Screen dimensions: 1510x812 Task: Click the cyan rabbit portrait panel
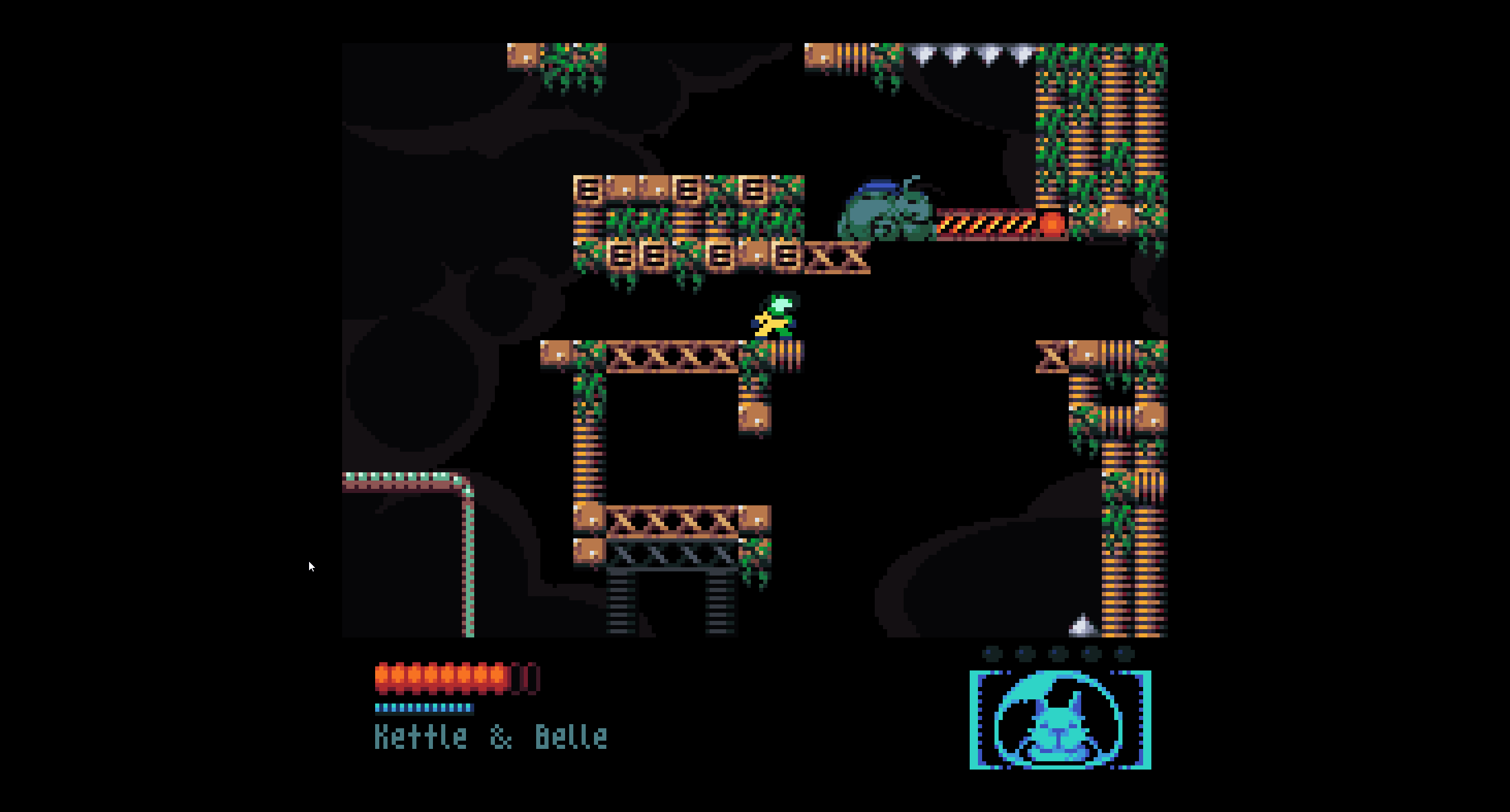click(x=1060, y=720)
